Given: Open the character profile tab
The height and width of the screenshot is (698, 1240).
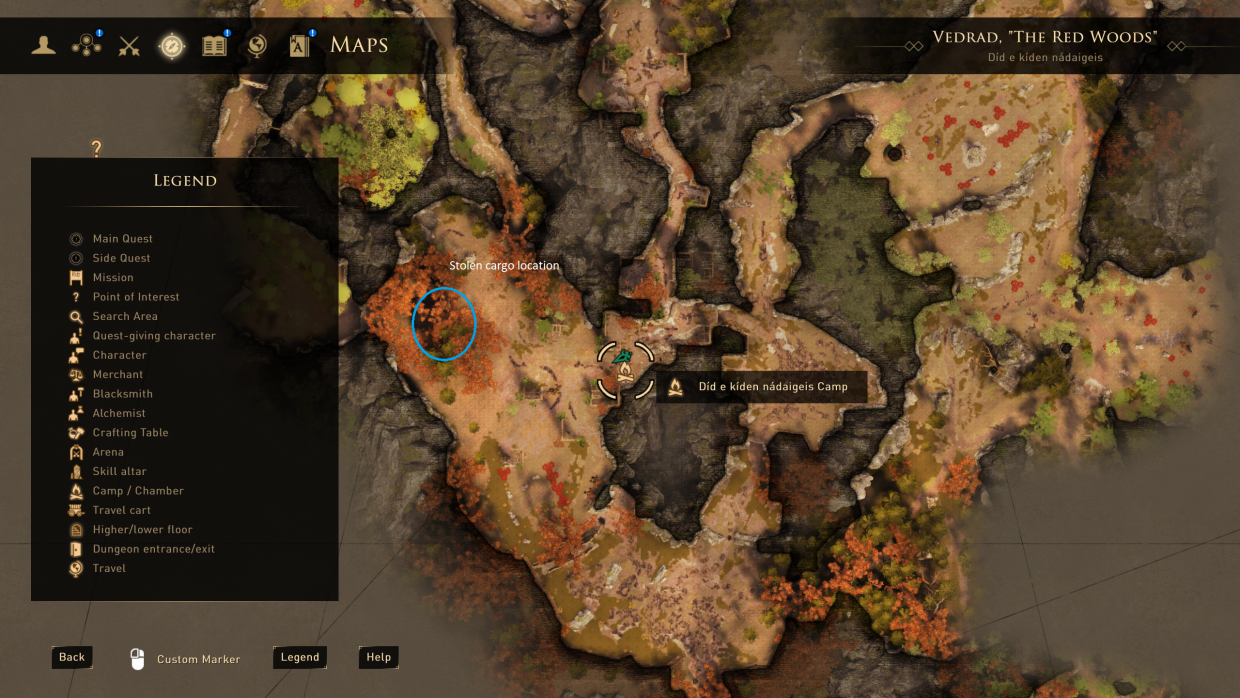Looking at the screenshot, I should (x=43, y=45).
